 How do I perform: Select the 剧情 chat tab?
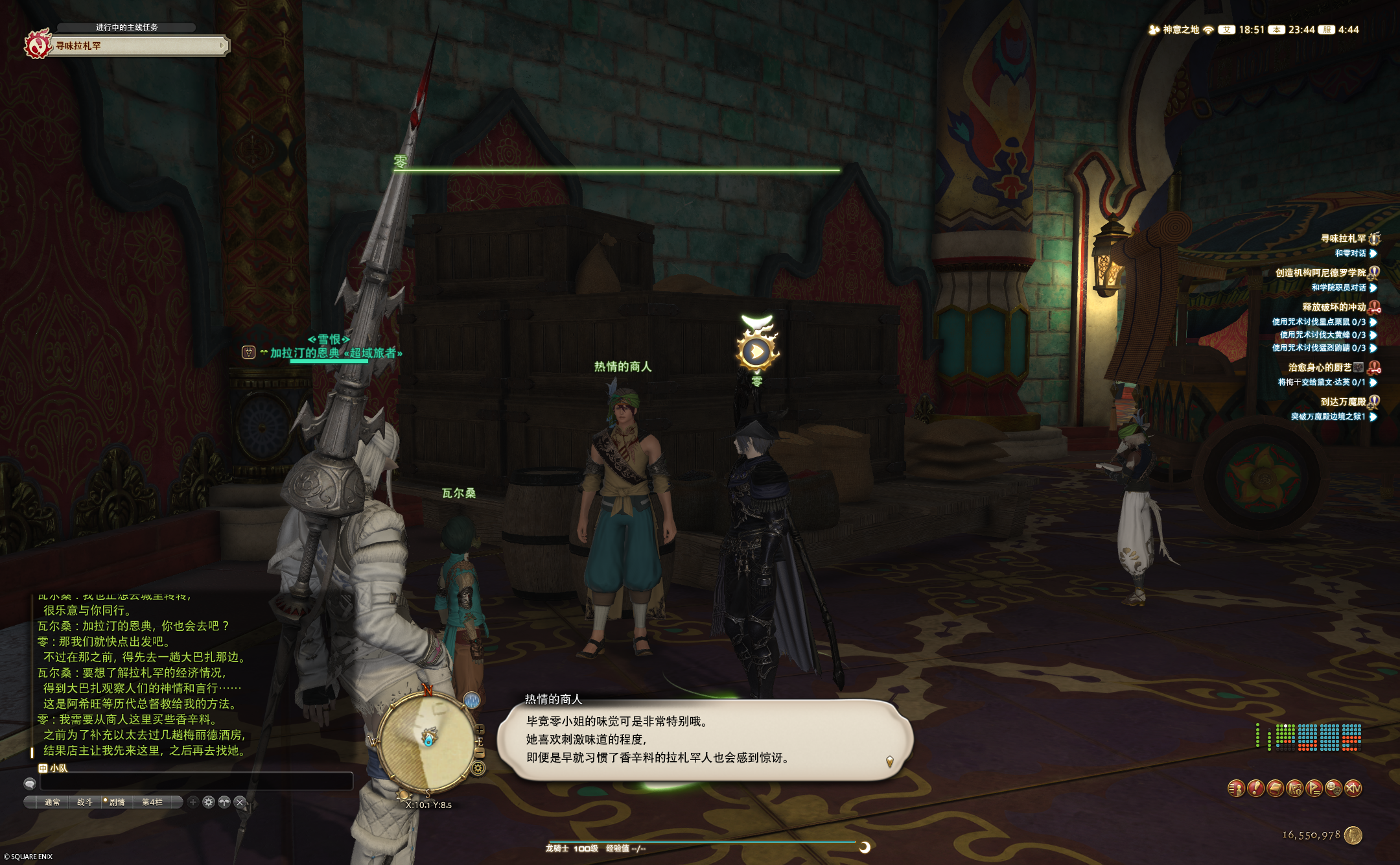(x=117, y=802)
